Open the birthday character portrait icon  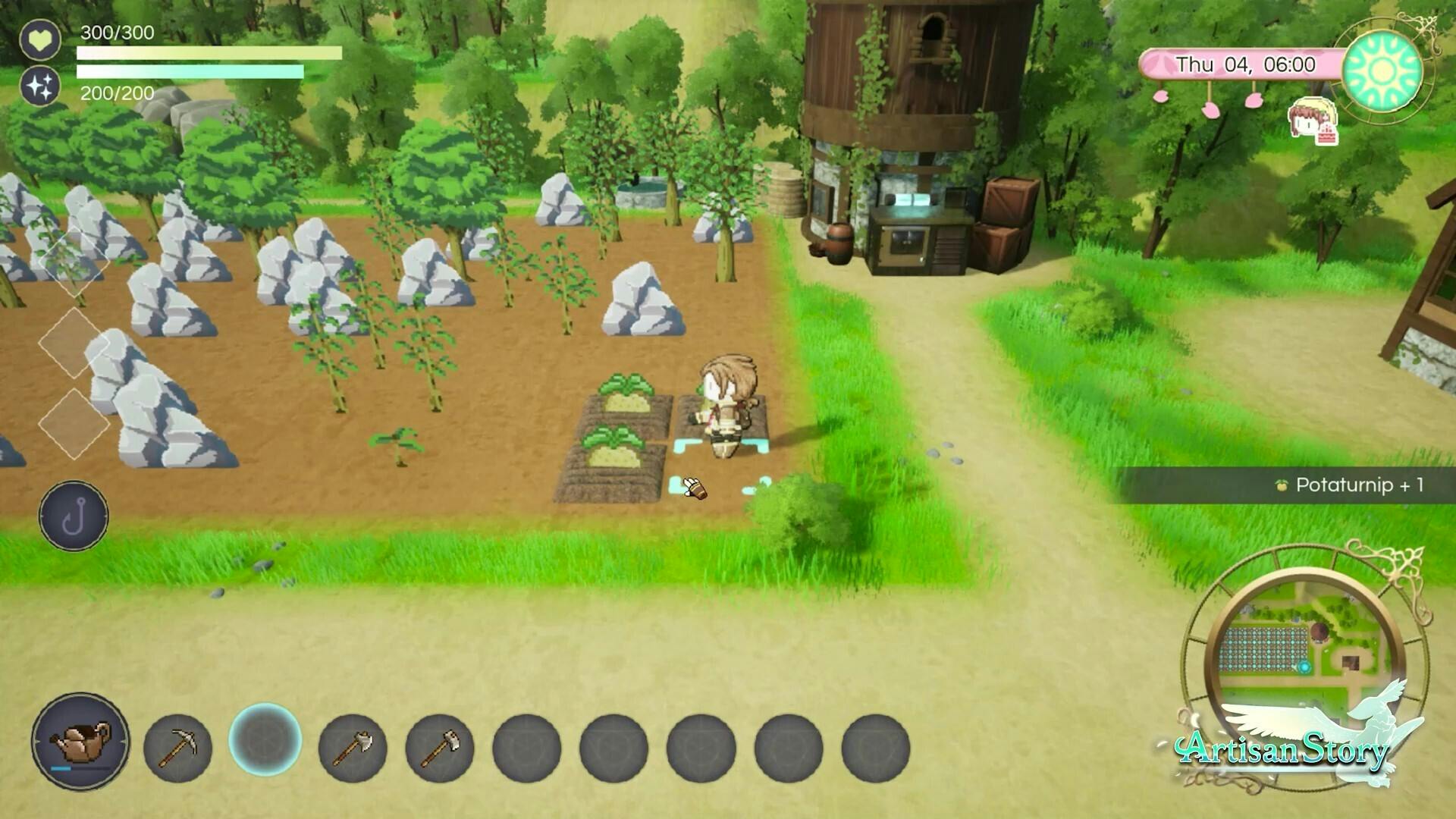(x=1313, y=121)
